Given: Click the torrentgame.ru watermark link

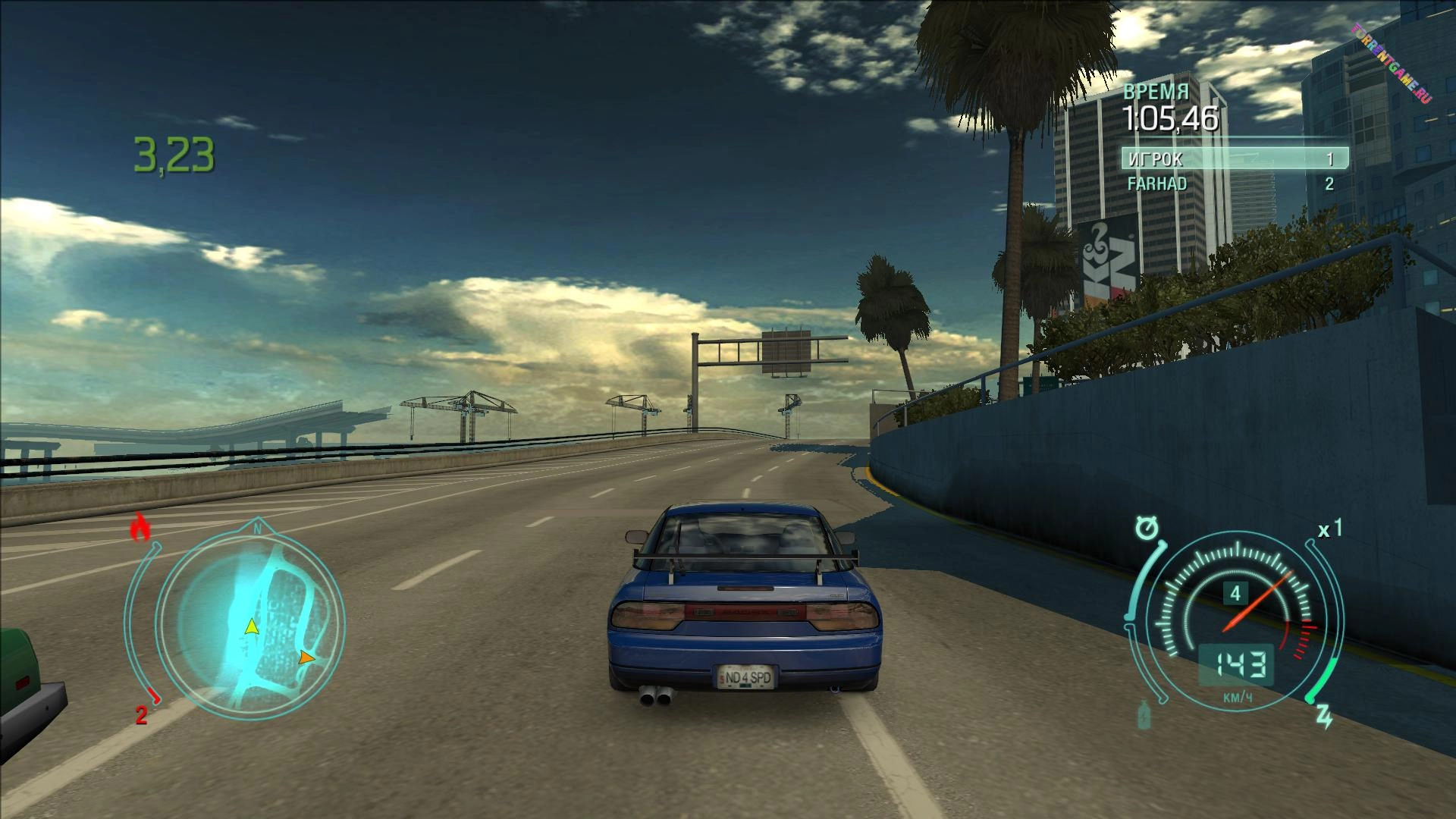Looking at the screenshot, I should click(1391, 64).
